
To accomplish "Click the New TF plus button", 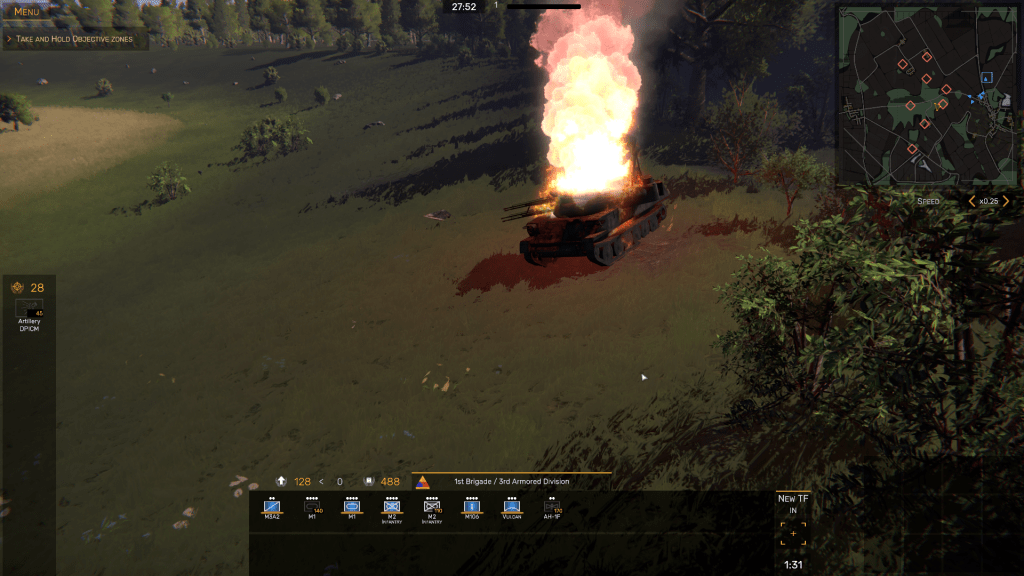I will click(x=793, y=534).
